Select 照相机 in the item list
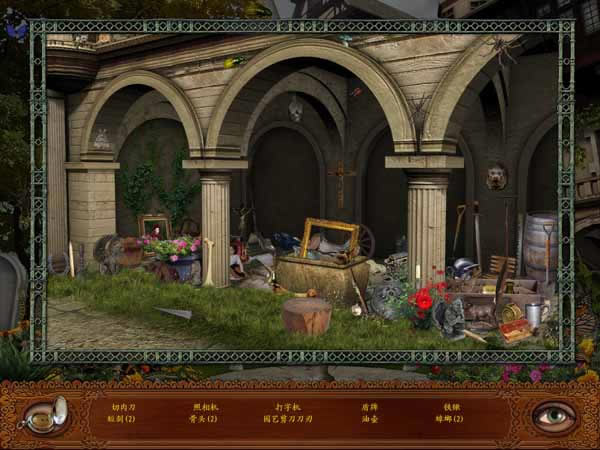The width and height of the screenshot is (600, 450). (204, 407)
